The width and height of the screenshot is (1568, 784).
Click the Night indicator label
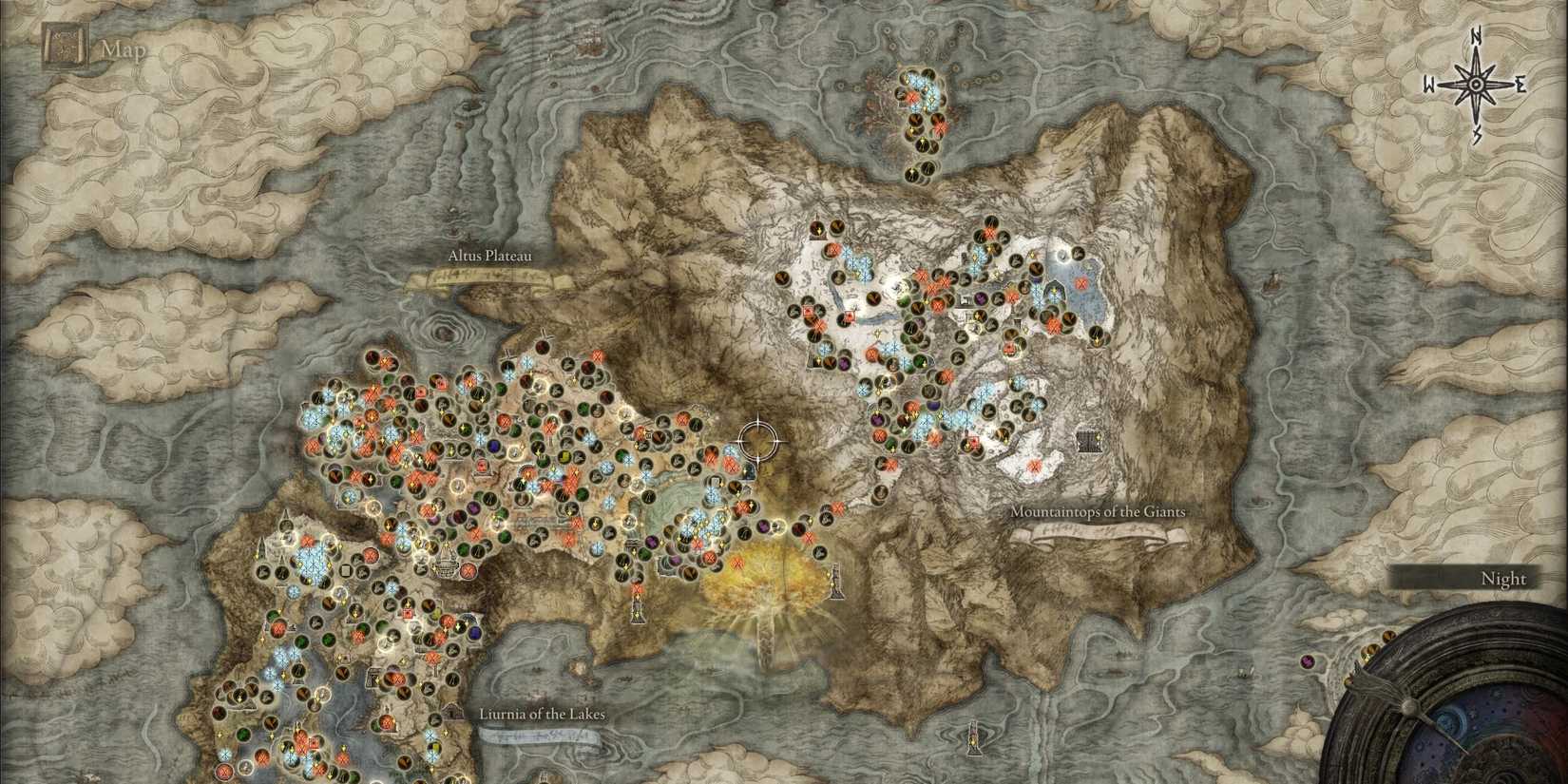tap(1505, 578)
